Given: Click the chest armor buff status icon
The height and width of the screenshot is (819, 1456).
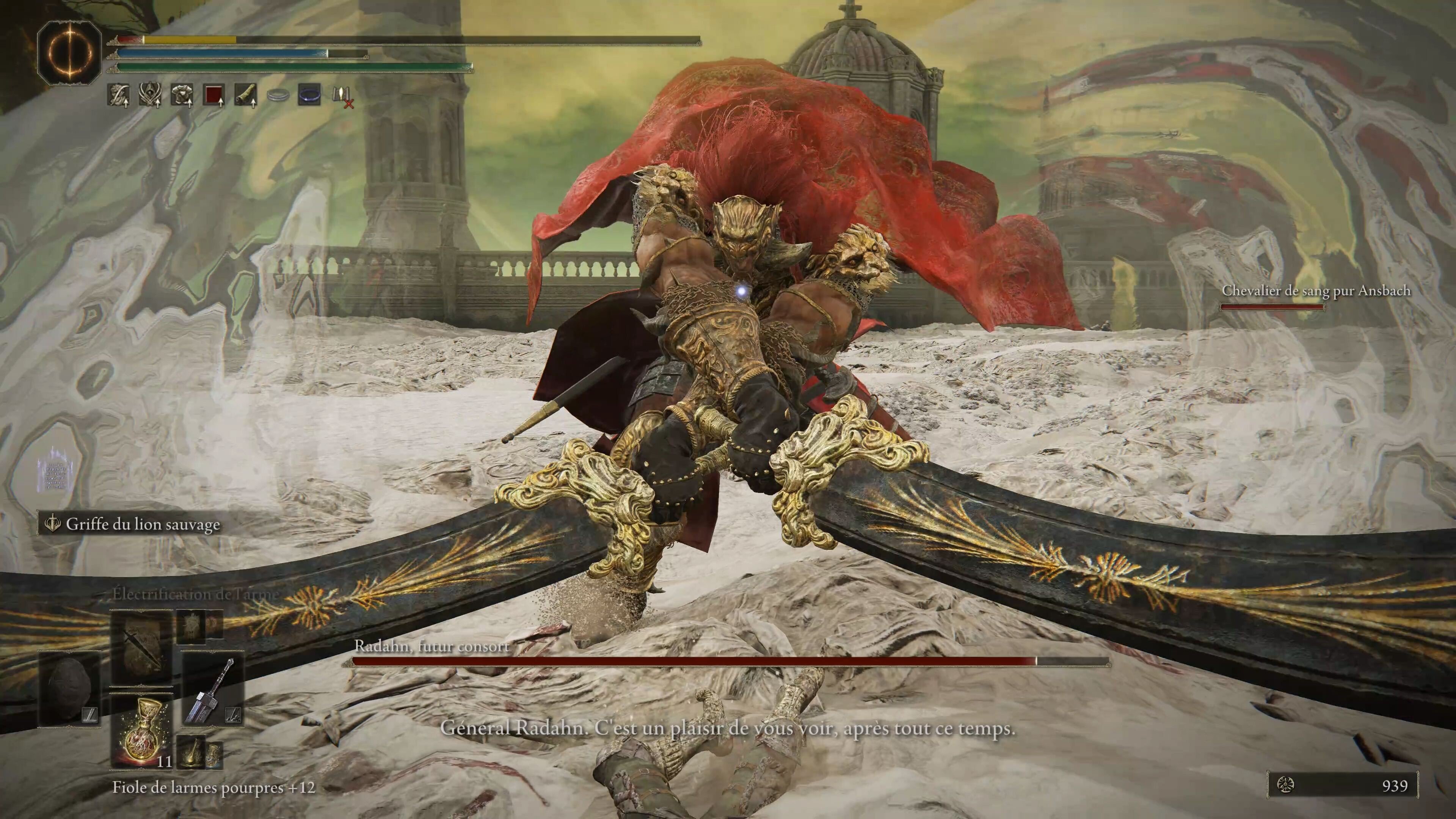Looking at the screenshot, I should [182, 95].
